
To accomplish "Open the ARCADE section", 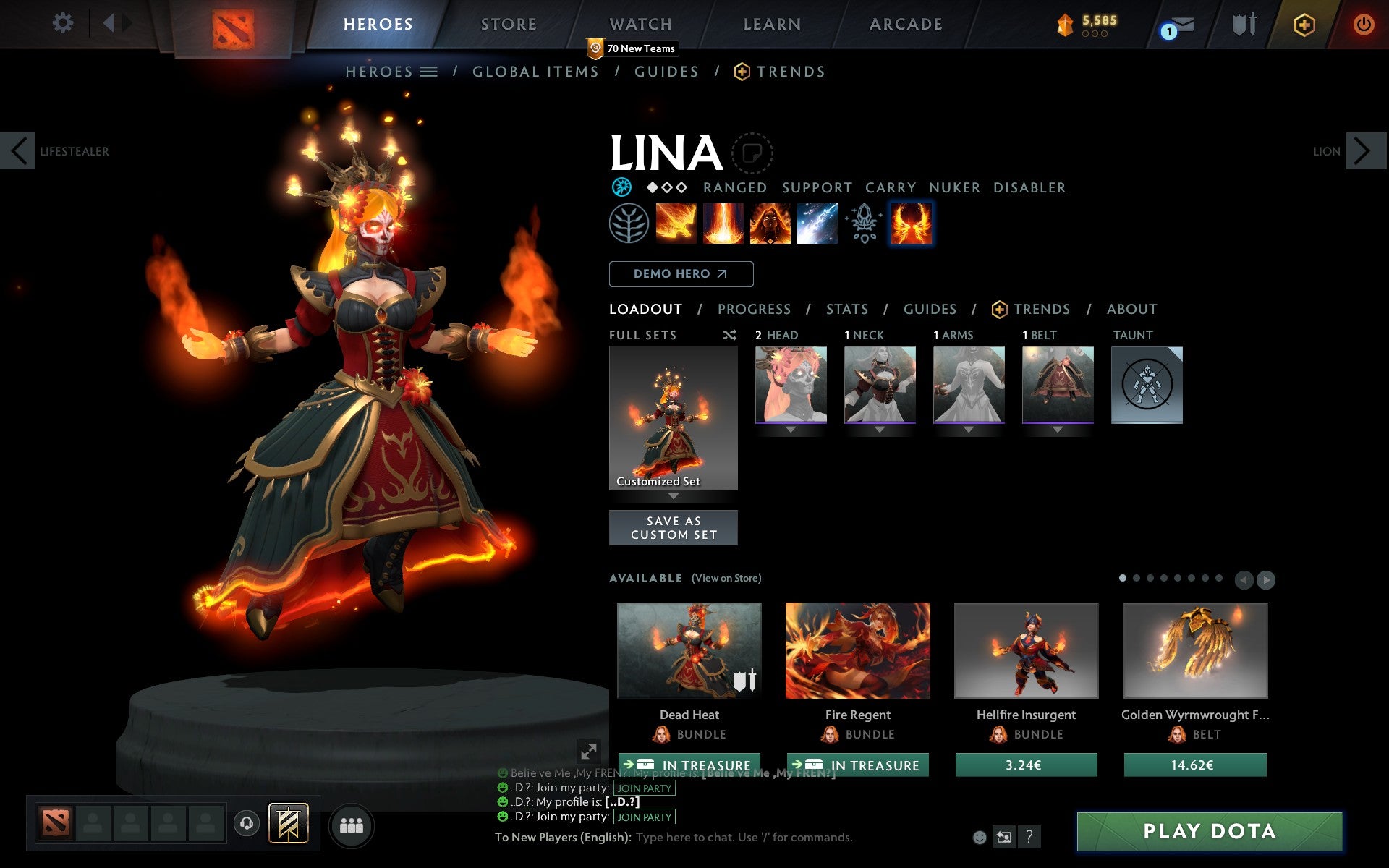I will point(904,24).
